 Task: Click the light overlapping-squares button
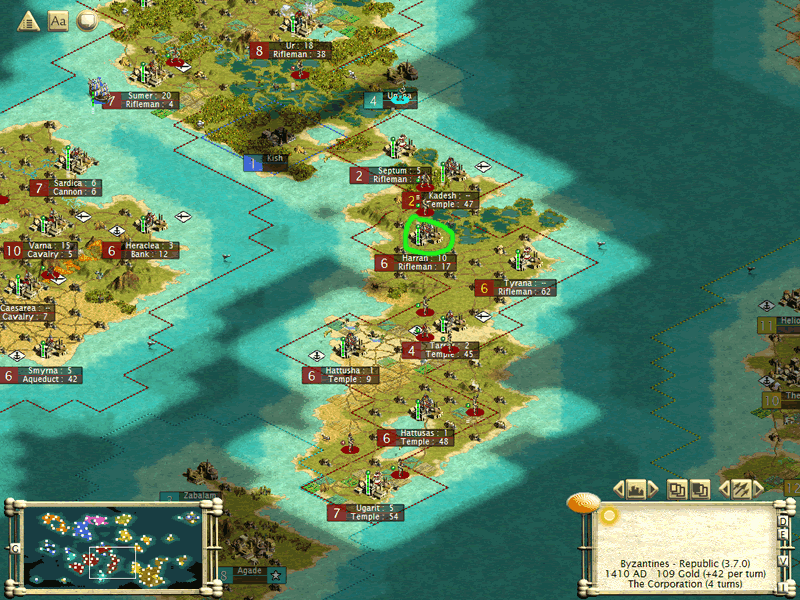pyautogui.click(x=678, y=489)
